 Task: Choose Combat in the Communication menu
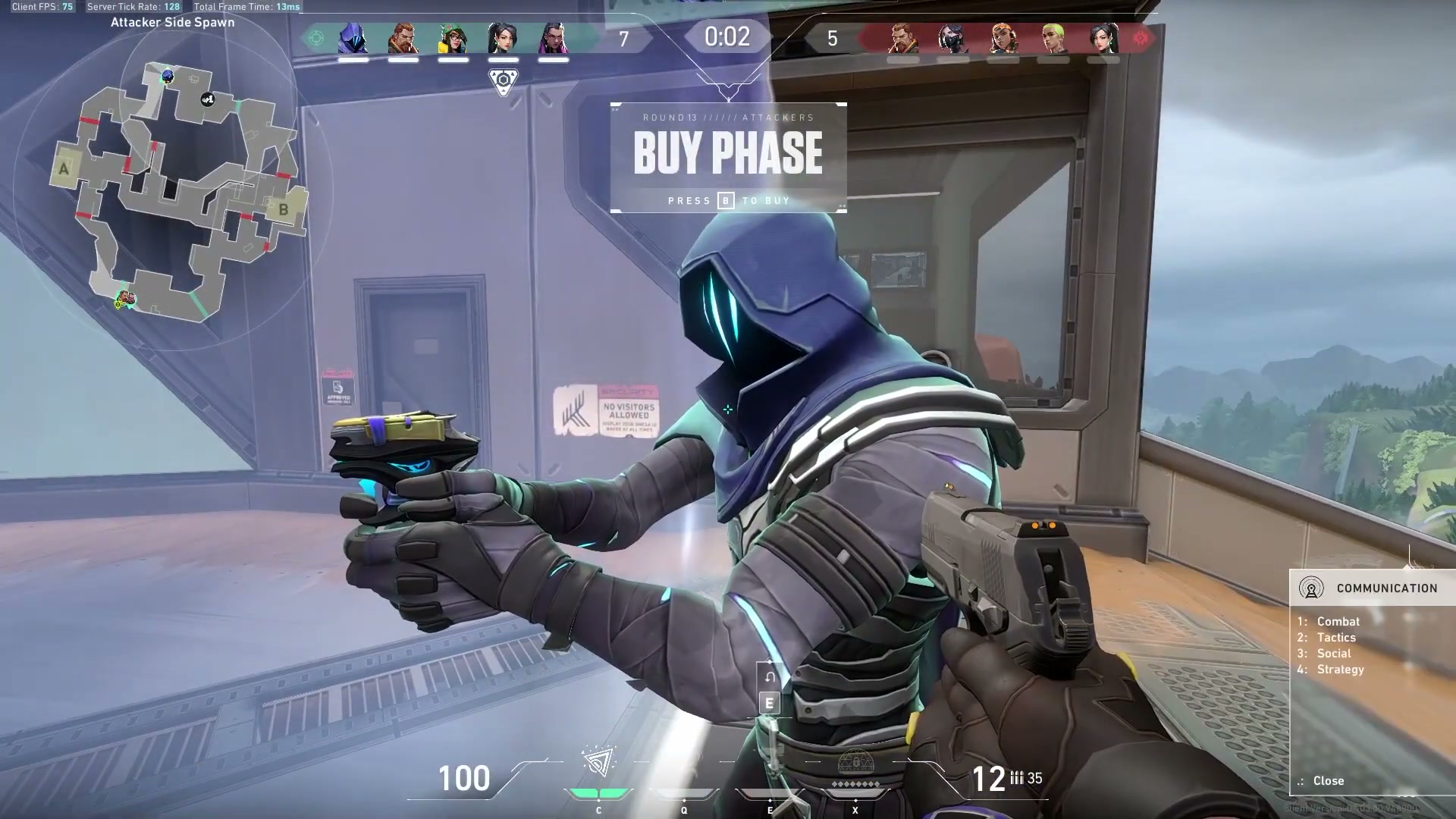click(1338, 621)
